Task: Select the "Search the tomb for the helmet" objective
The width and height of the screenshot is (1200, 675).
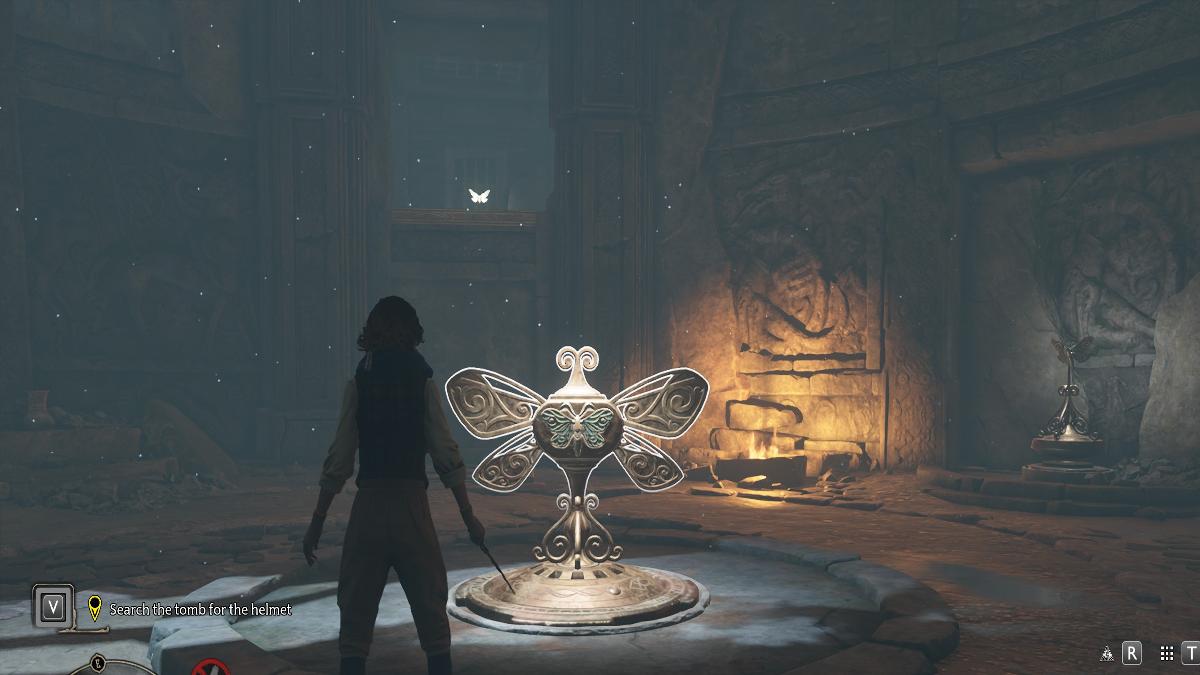Action: click(200, 609)
